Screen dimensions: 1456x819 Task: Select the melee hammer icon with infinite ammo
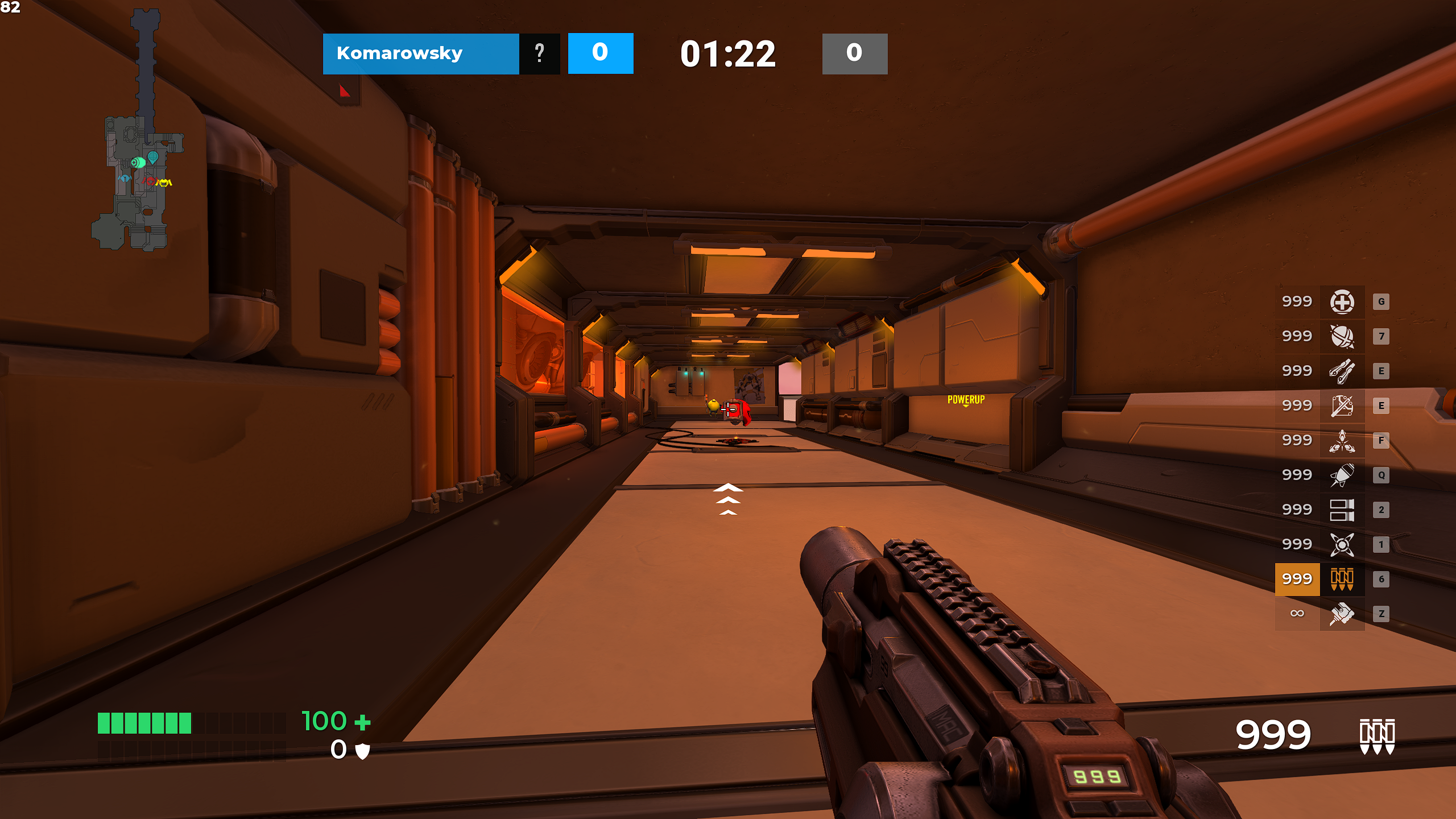coord(1342,614)
